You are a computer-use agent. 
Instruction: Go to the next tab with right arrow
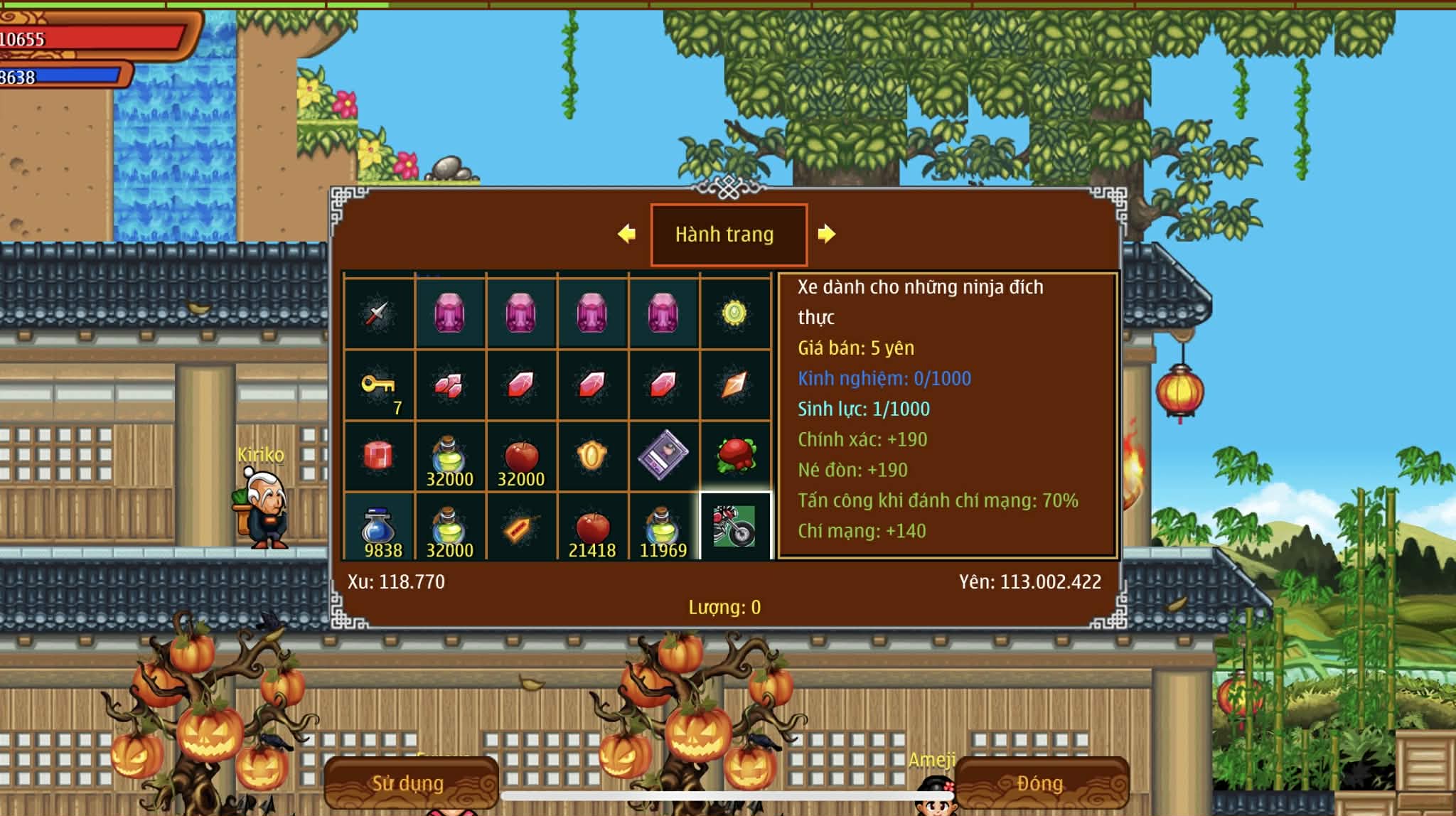click(826, 234)
